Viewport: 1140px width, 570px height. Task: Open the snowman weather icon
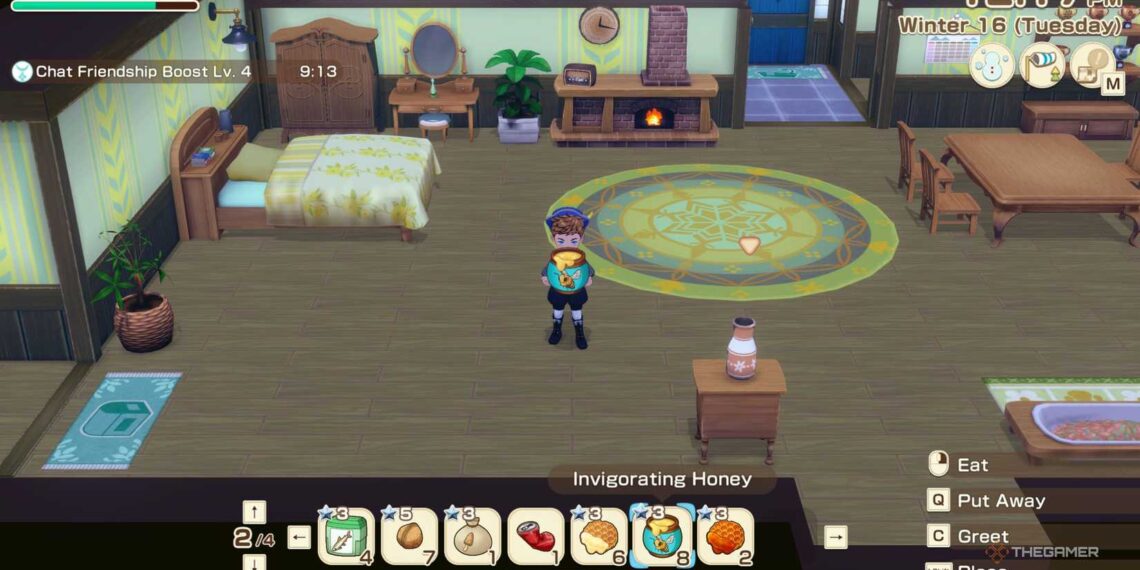[991, 66]
